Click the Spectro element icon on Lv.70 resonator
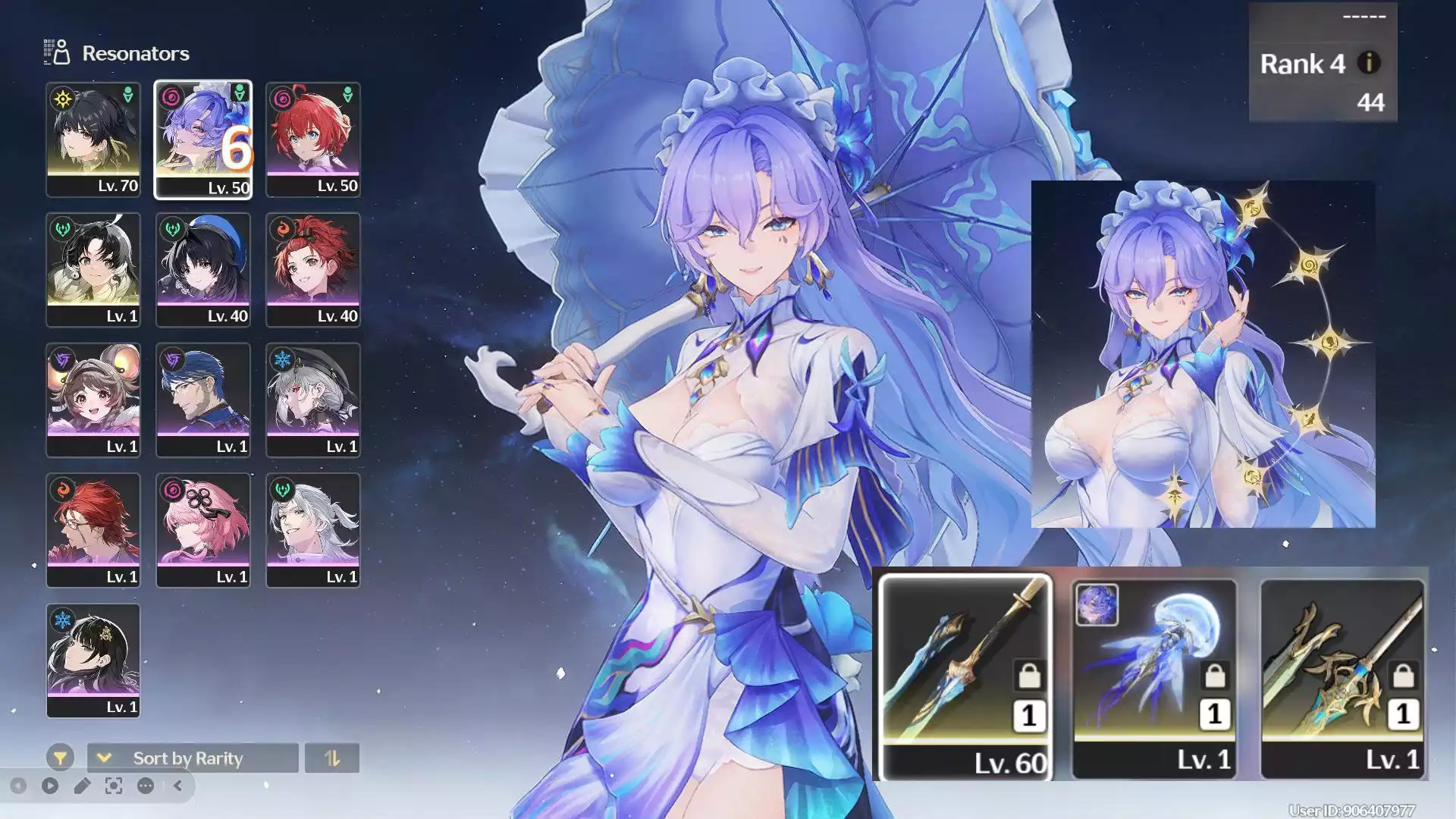Viewport: 1456px width, 819px height. tap(62, 99)
